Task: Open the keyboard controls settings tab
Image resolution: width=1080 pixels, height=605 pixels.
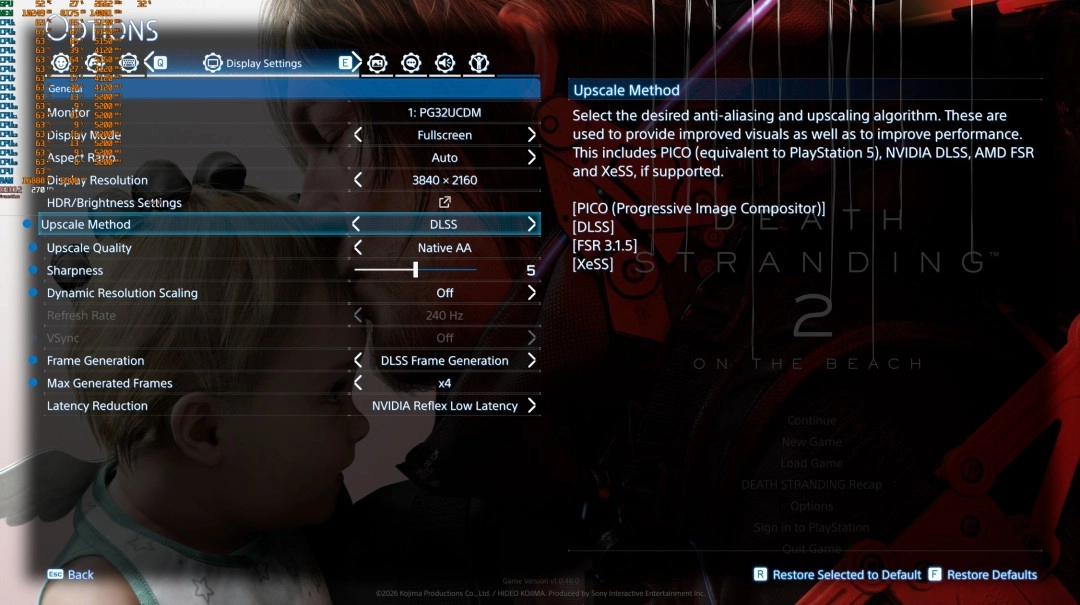Action: point(128,63)
